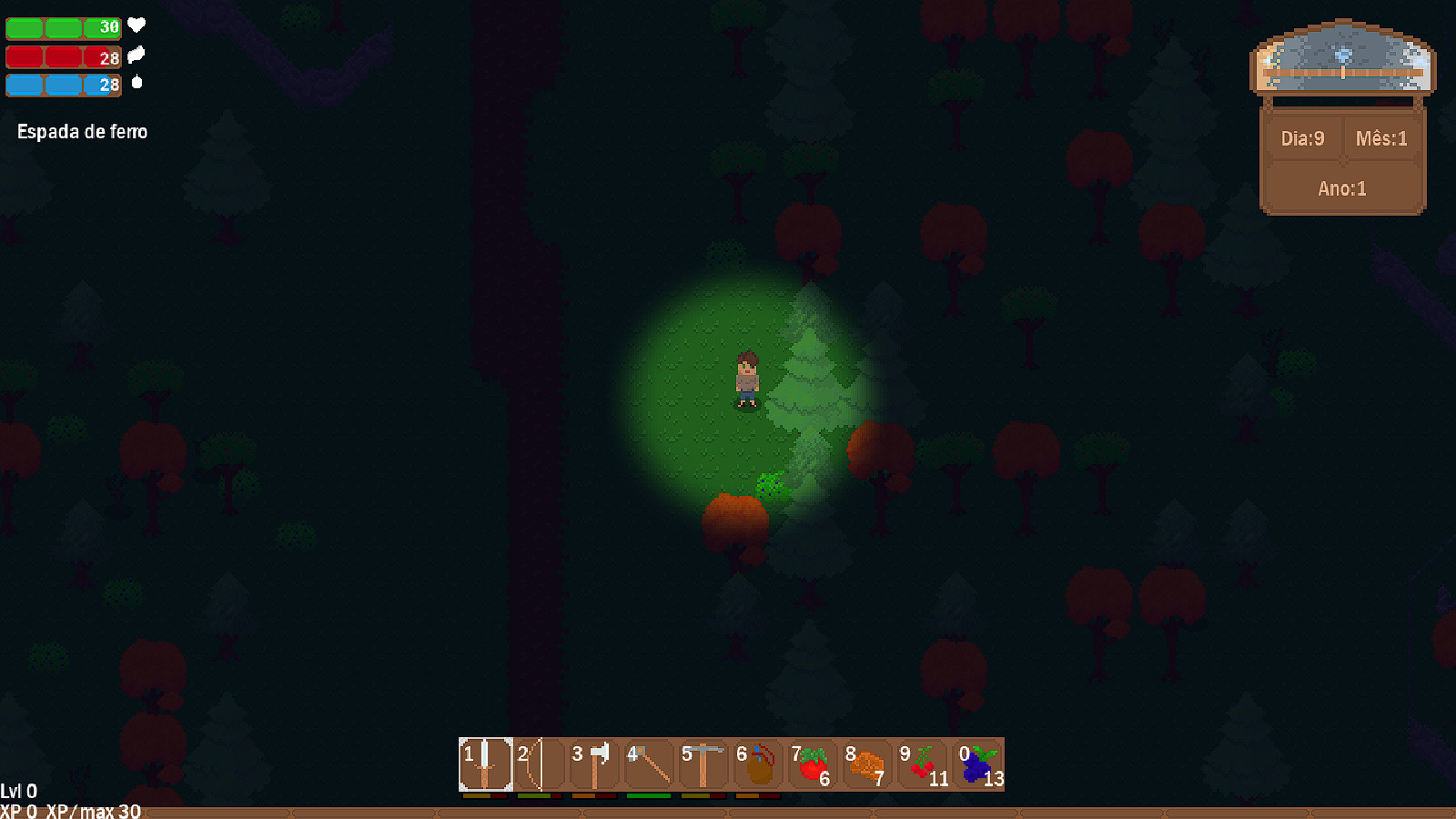1456x819 pixels.
Task: Click the Espada de ferro item name text
Action: pyautogui.click(x=82, y=132)
